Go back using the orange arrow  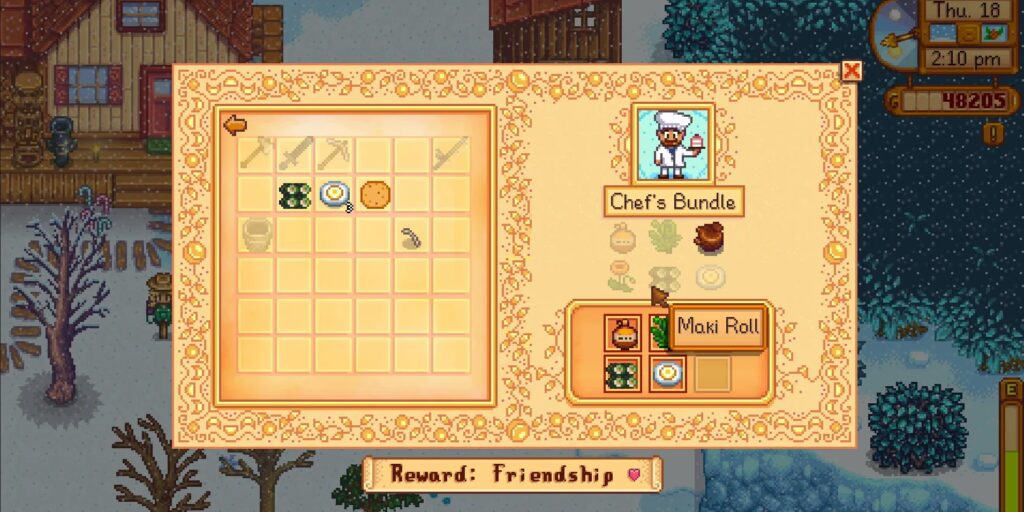235,125
